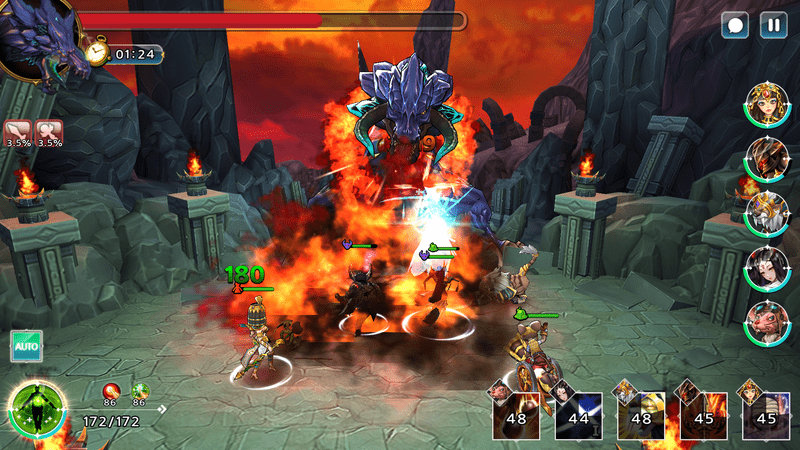This screenshot has height=450, width=800.
Task: Open the chat bubble button
Action: point(736,25)
